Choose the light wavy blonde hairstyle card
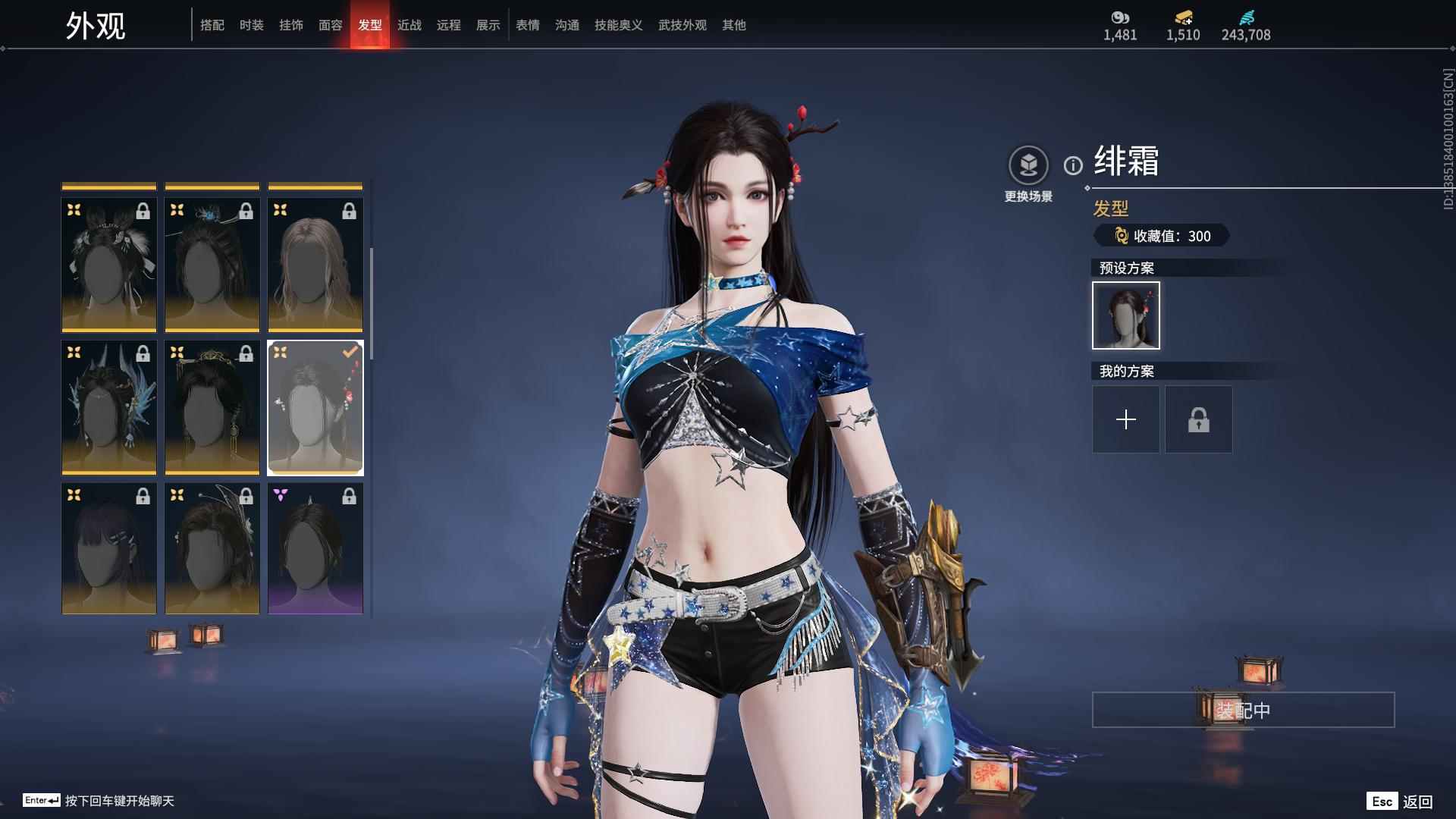This screenshot has width=1456, height=819. click(315, 265)
